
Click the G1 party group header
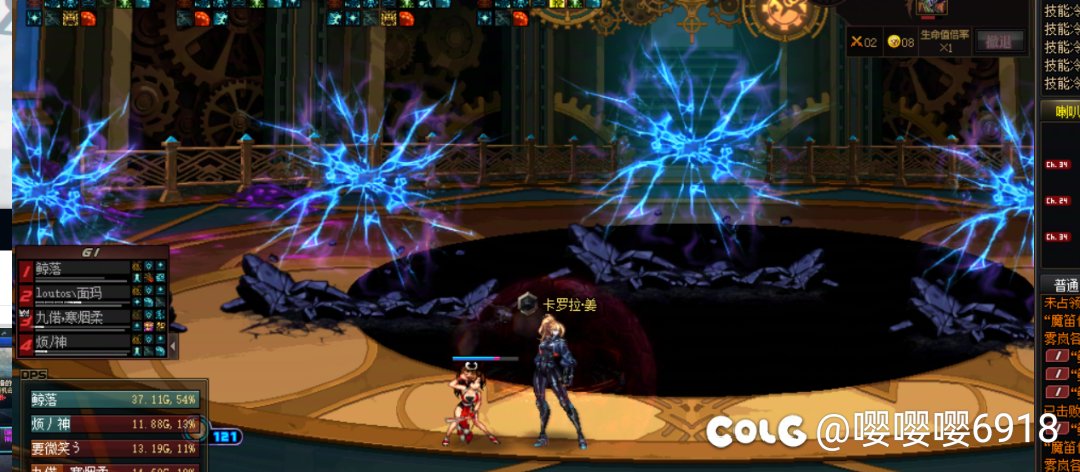pos(90,253)
